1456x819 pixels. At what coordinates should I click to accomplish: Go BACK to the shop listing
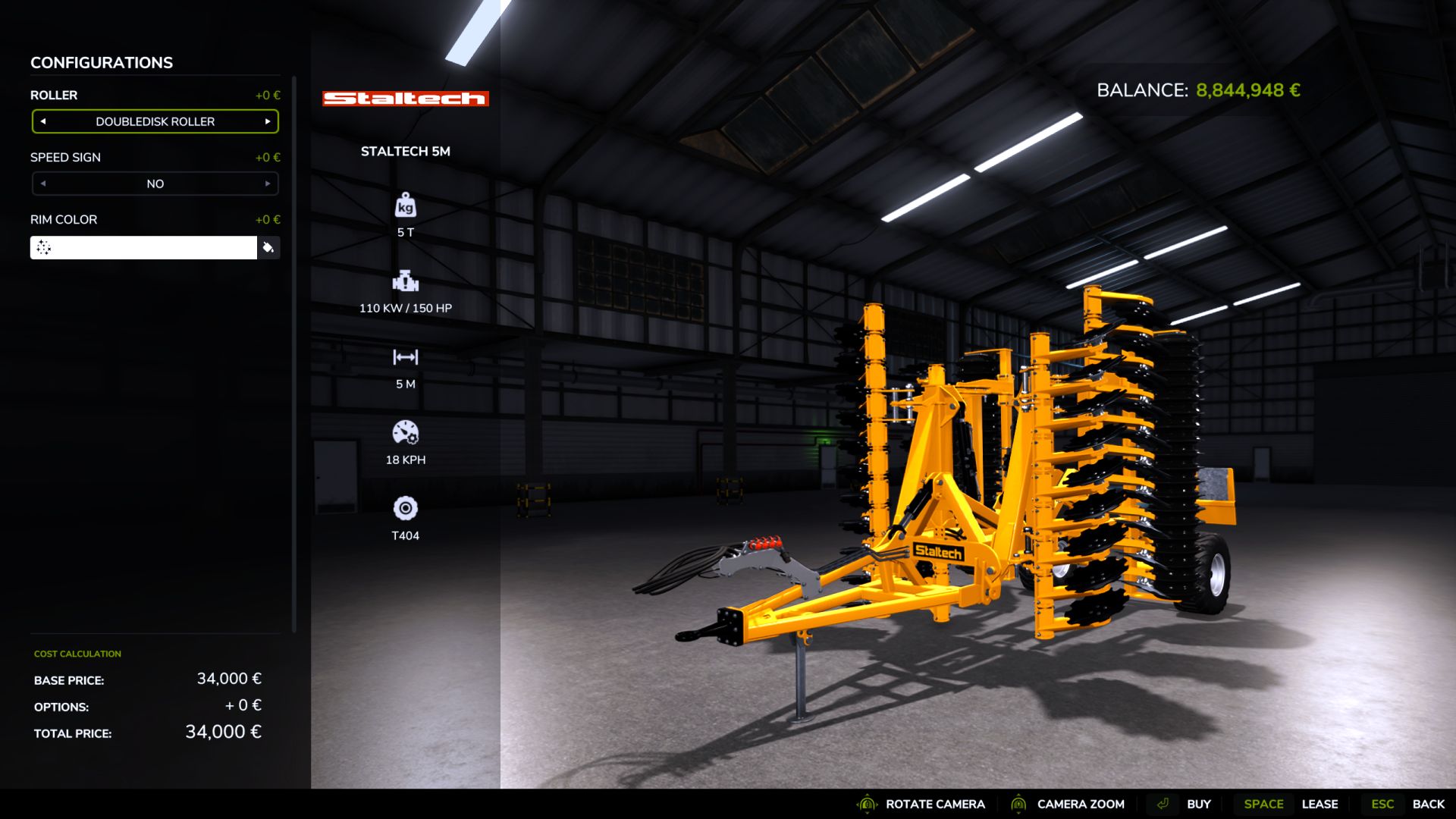tap(1429, 804)
